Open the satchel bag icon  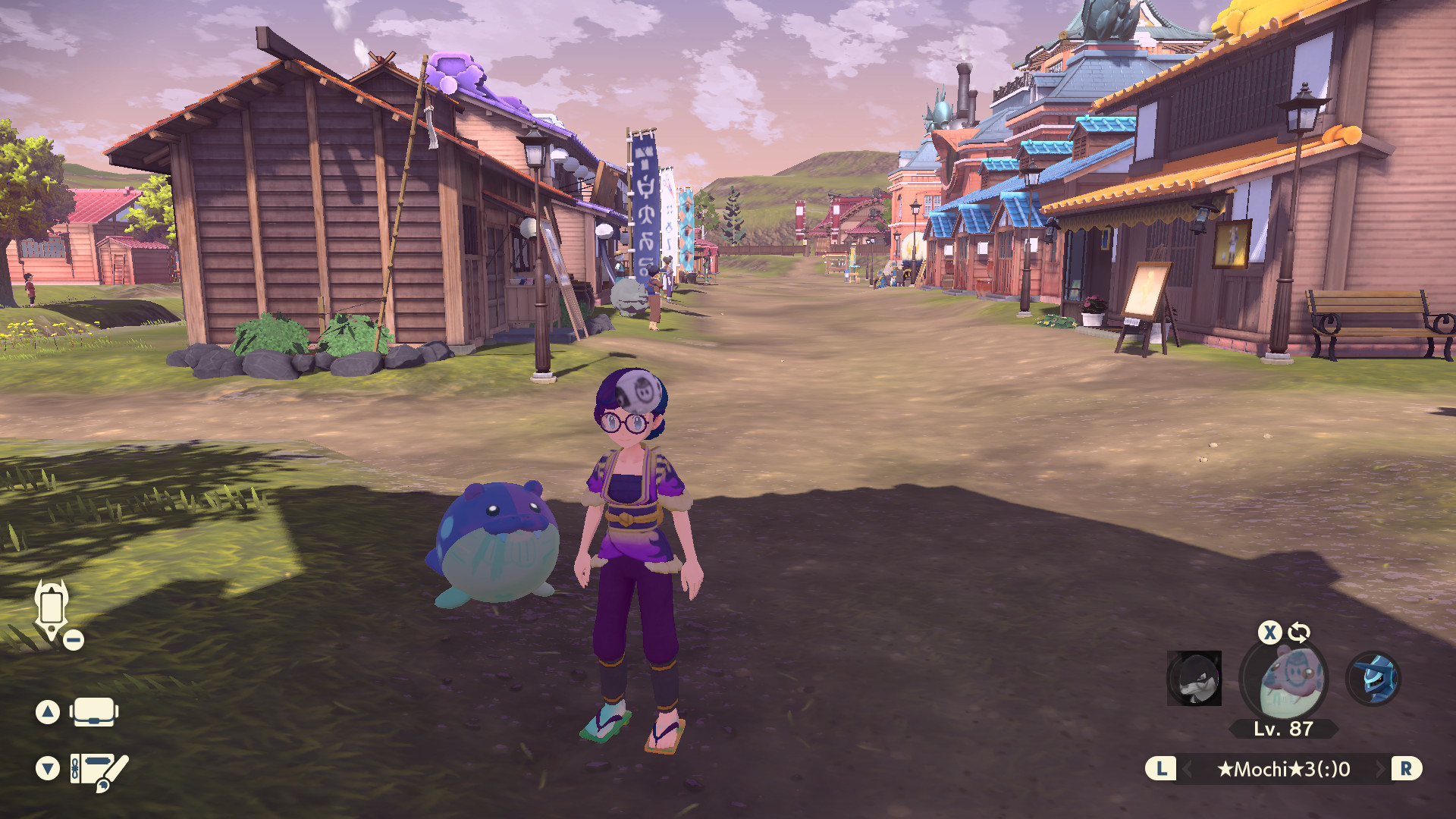coord(94,712)
